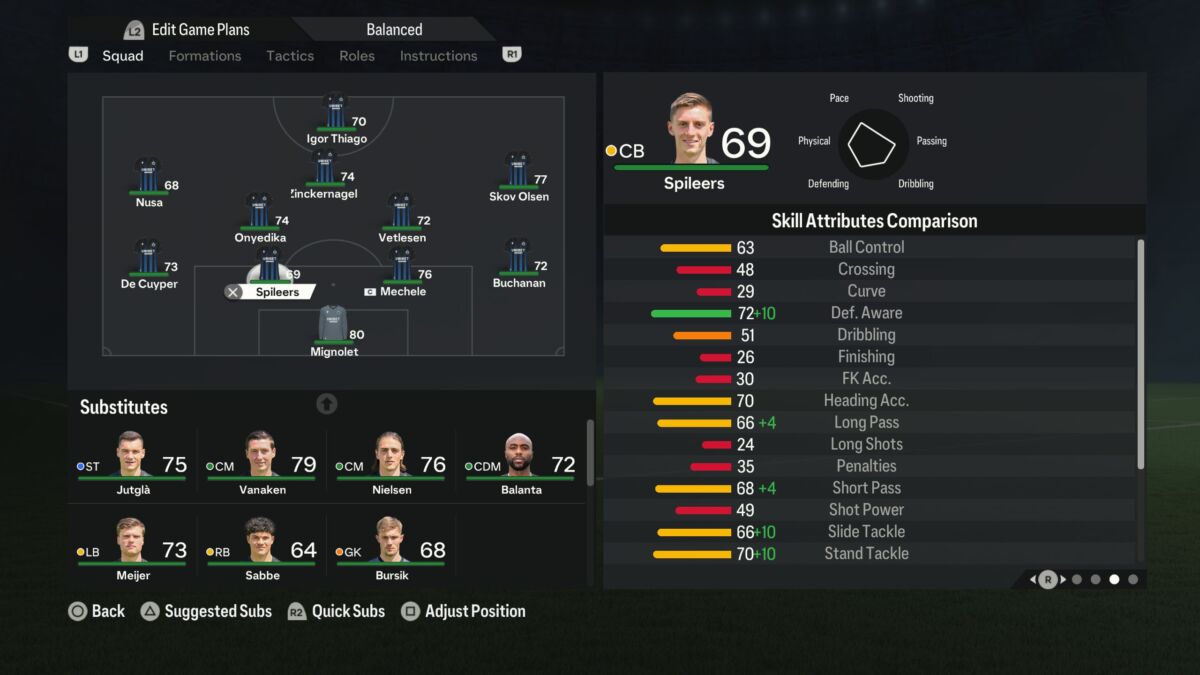This screenshot has width=1200, height=675.
Task: Switch to the Formations tab
Action: pyautogui.click(x=205, y=56)
